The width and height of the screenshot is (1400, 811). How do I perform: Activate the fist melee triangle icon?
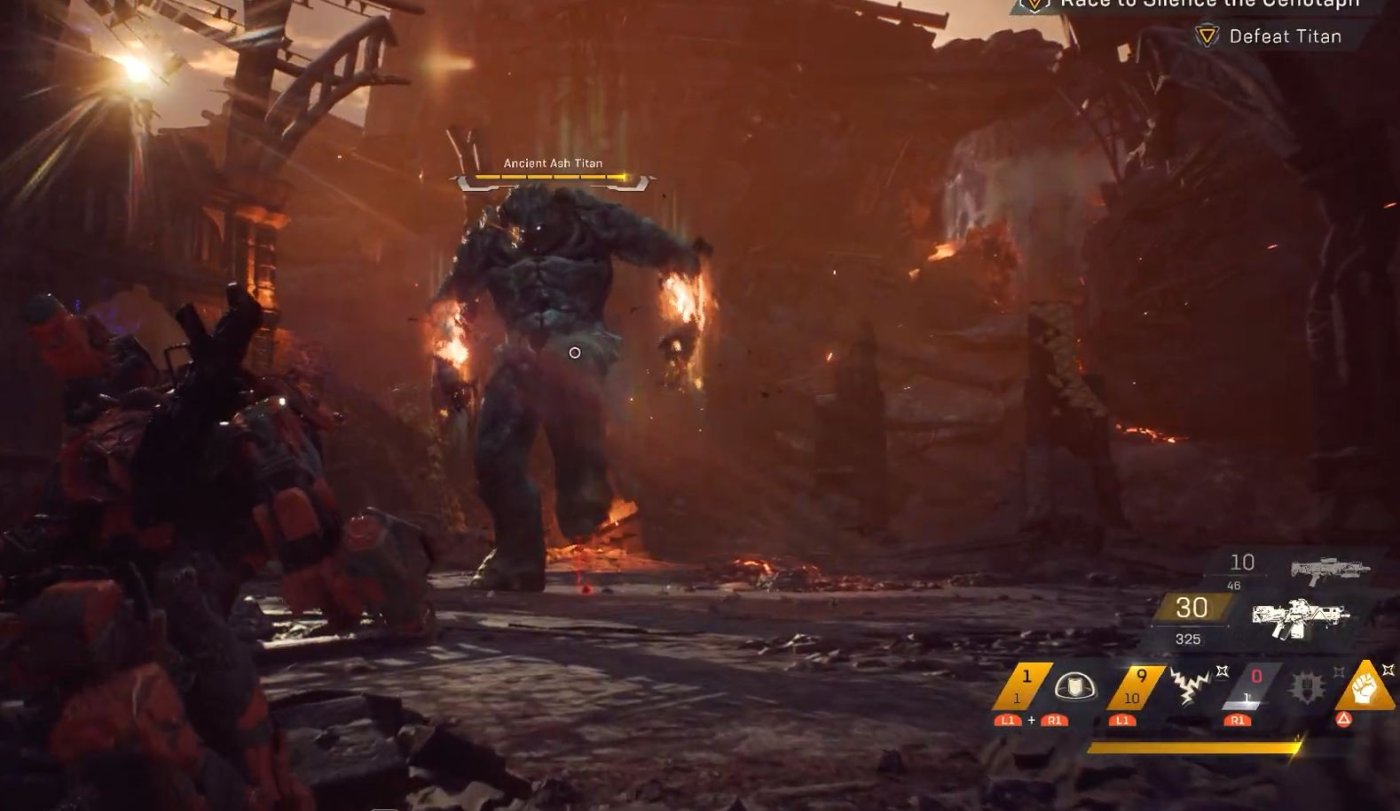coord(1365,686)
